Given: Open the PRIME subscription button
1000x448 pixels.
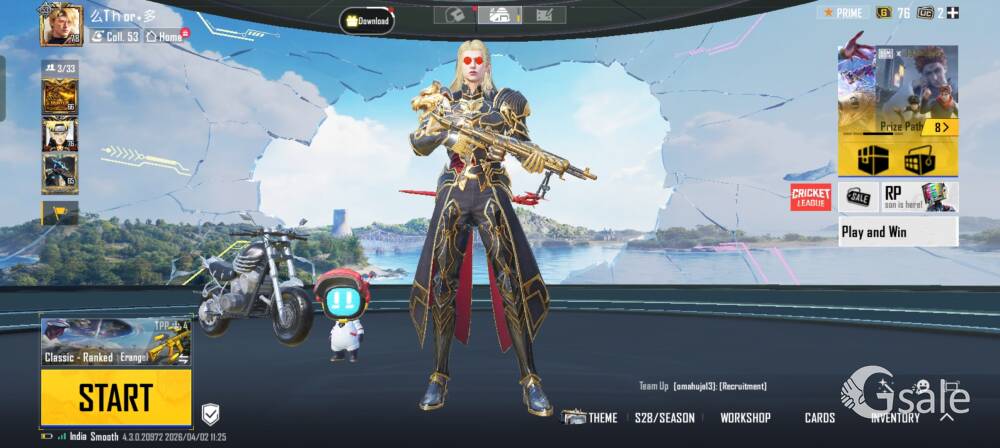Looking at the screenshot, I should pos(843,12).
